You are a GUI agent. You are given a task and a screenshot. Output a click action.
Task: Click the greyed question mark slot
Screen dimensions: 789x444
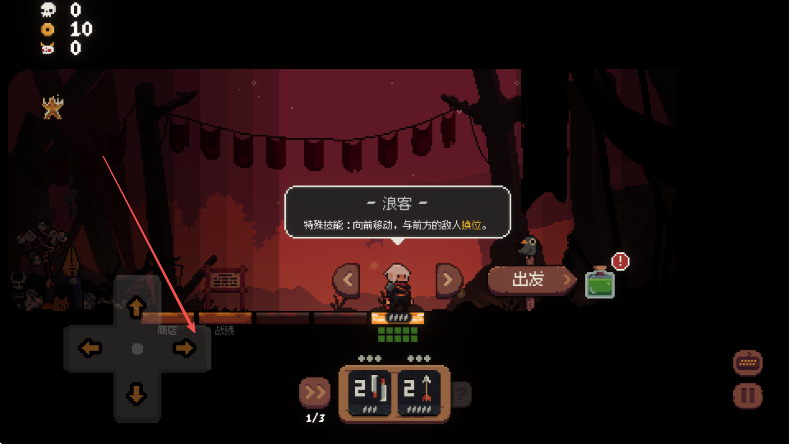[x=462, y=395]
